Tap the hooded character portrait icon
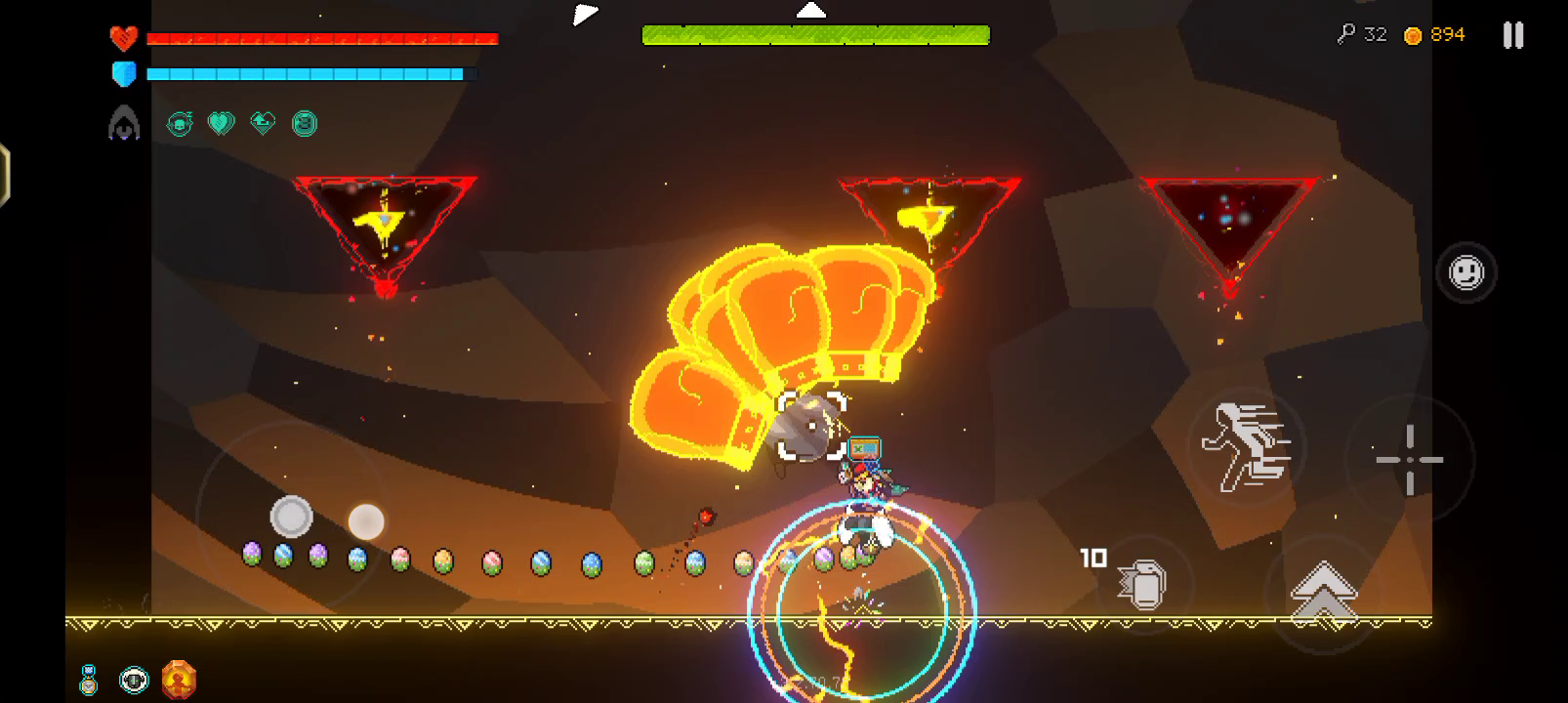1568x703 pixels. pyautogui.click(x=124, y=124)
